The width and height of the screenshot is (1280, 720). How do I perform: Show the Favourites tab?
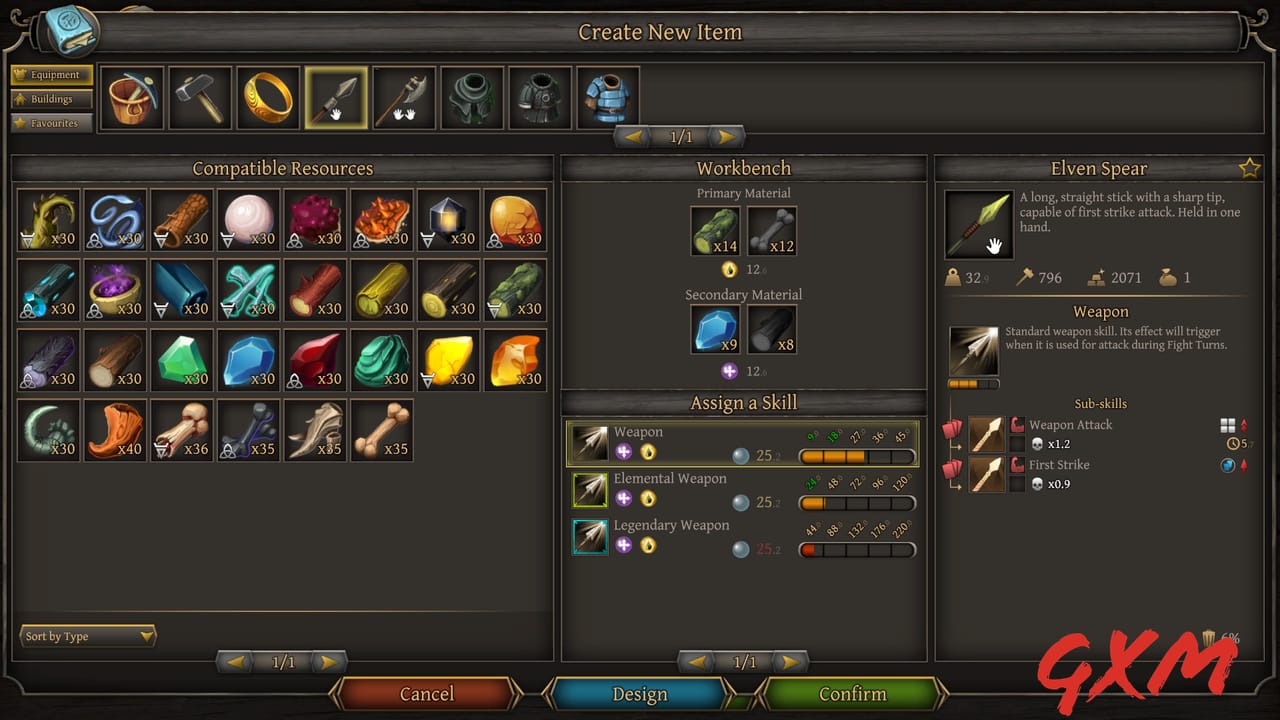[52, 123]
